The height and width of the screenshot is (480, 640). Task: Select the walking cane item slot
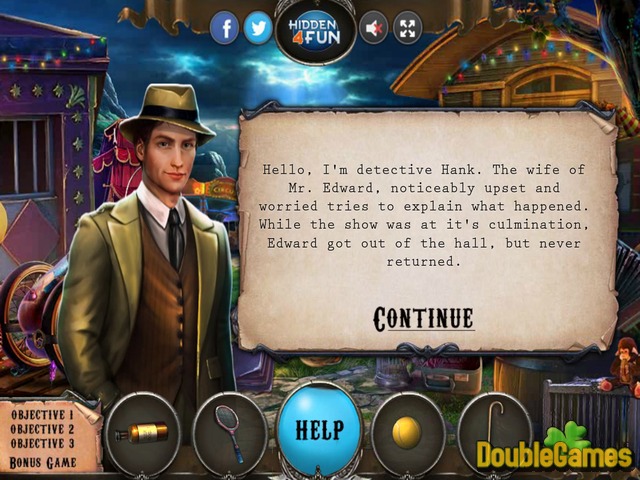click(x=494, y=431)
